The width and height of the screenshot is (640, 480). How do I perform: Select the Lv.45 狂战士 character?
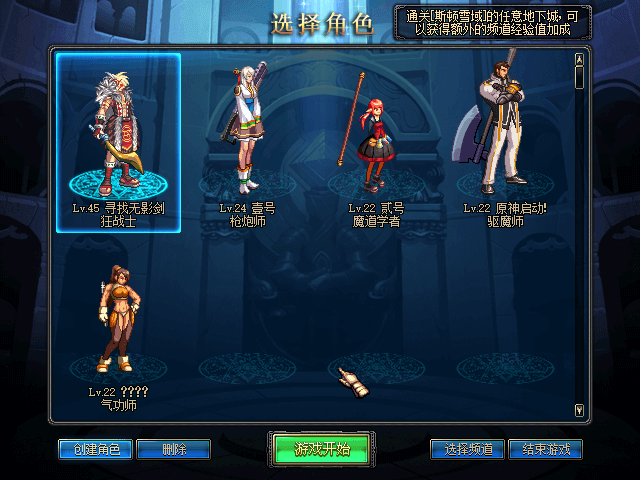coord(118,142)
